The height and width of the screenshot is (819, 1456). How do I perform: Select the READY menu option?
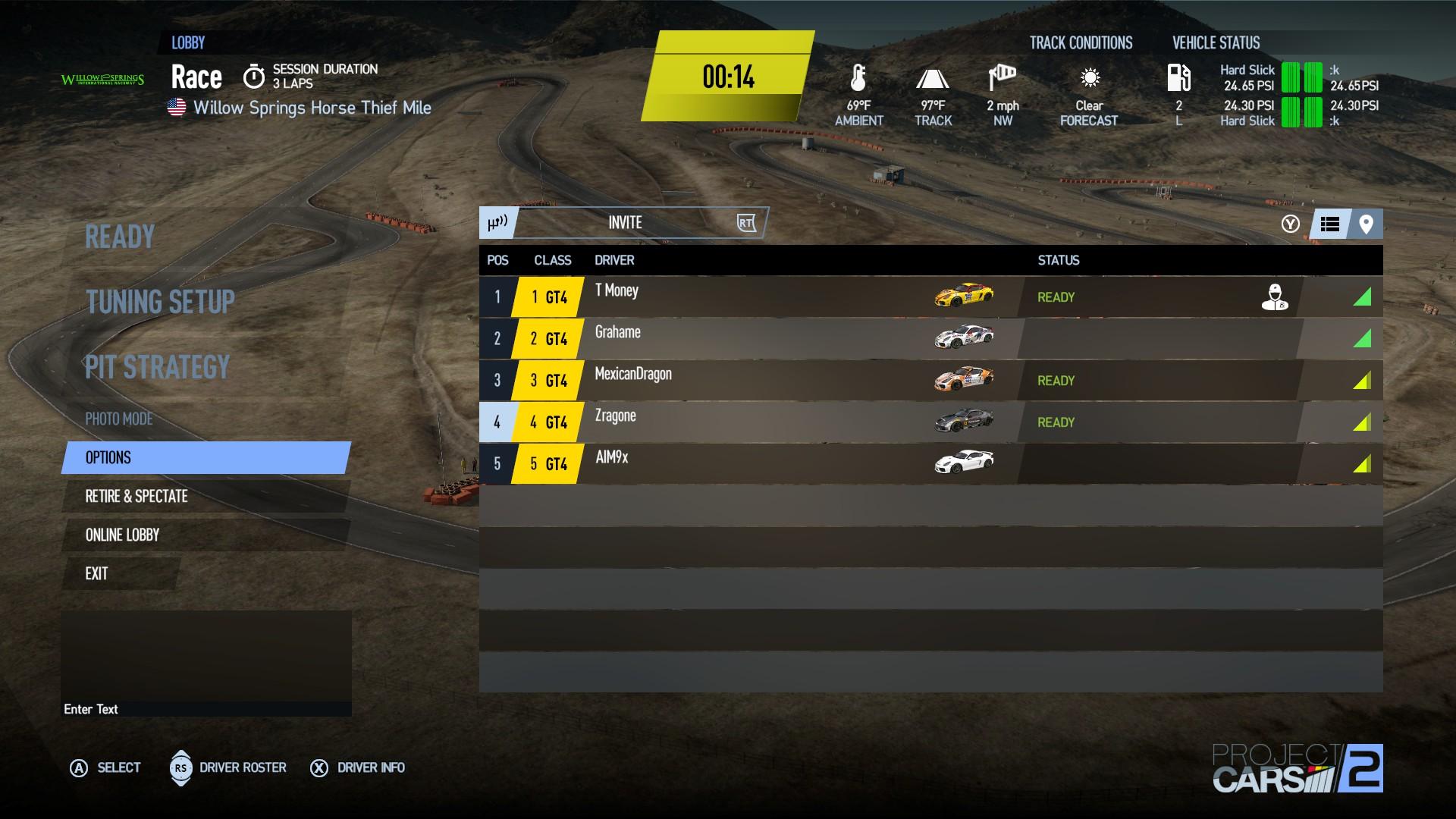pos(120,237)
